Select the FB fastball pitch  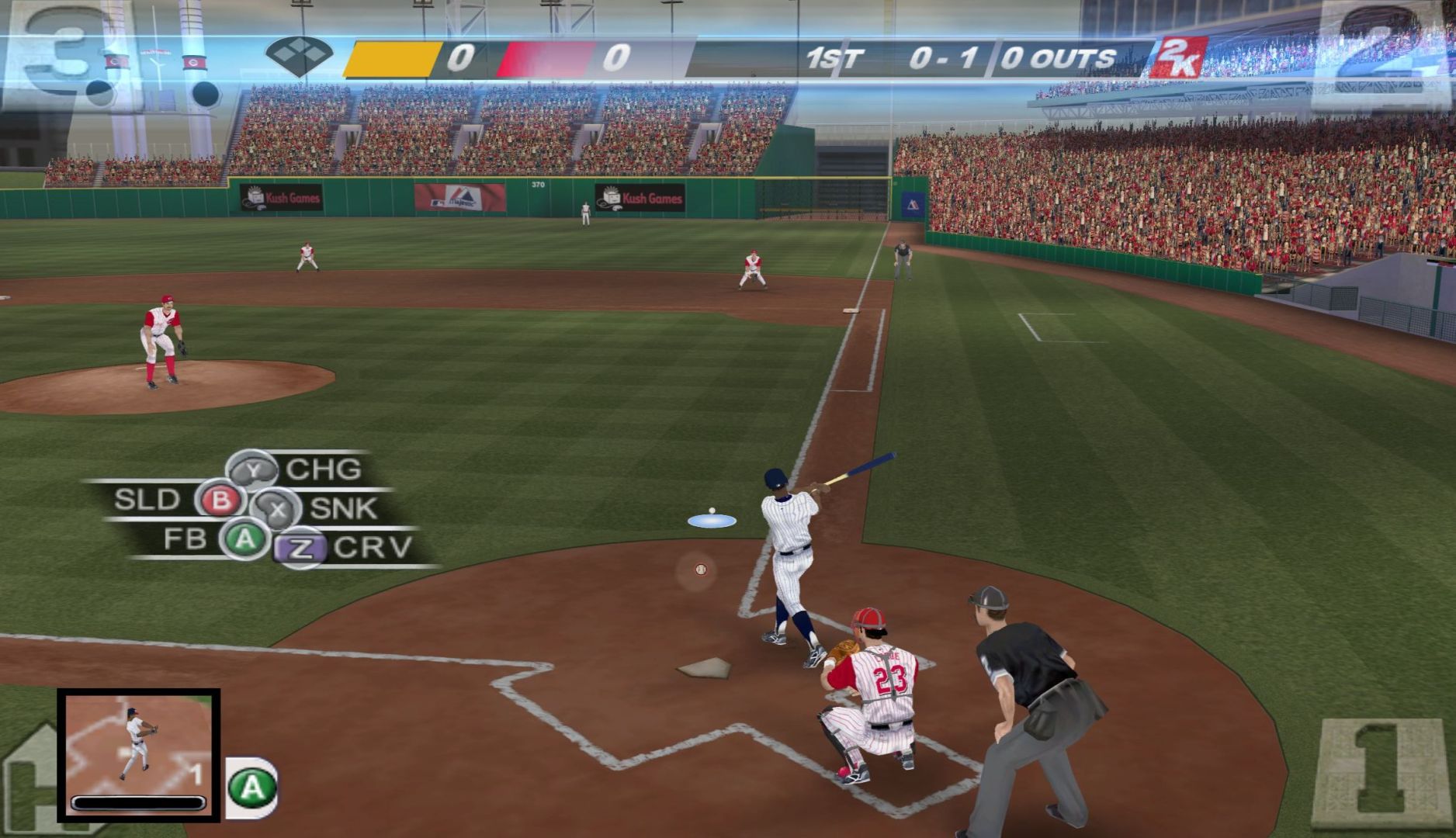click(x=244, y=540)
